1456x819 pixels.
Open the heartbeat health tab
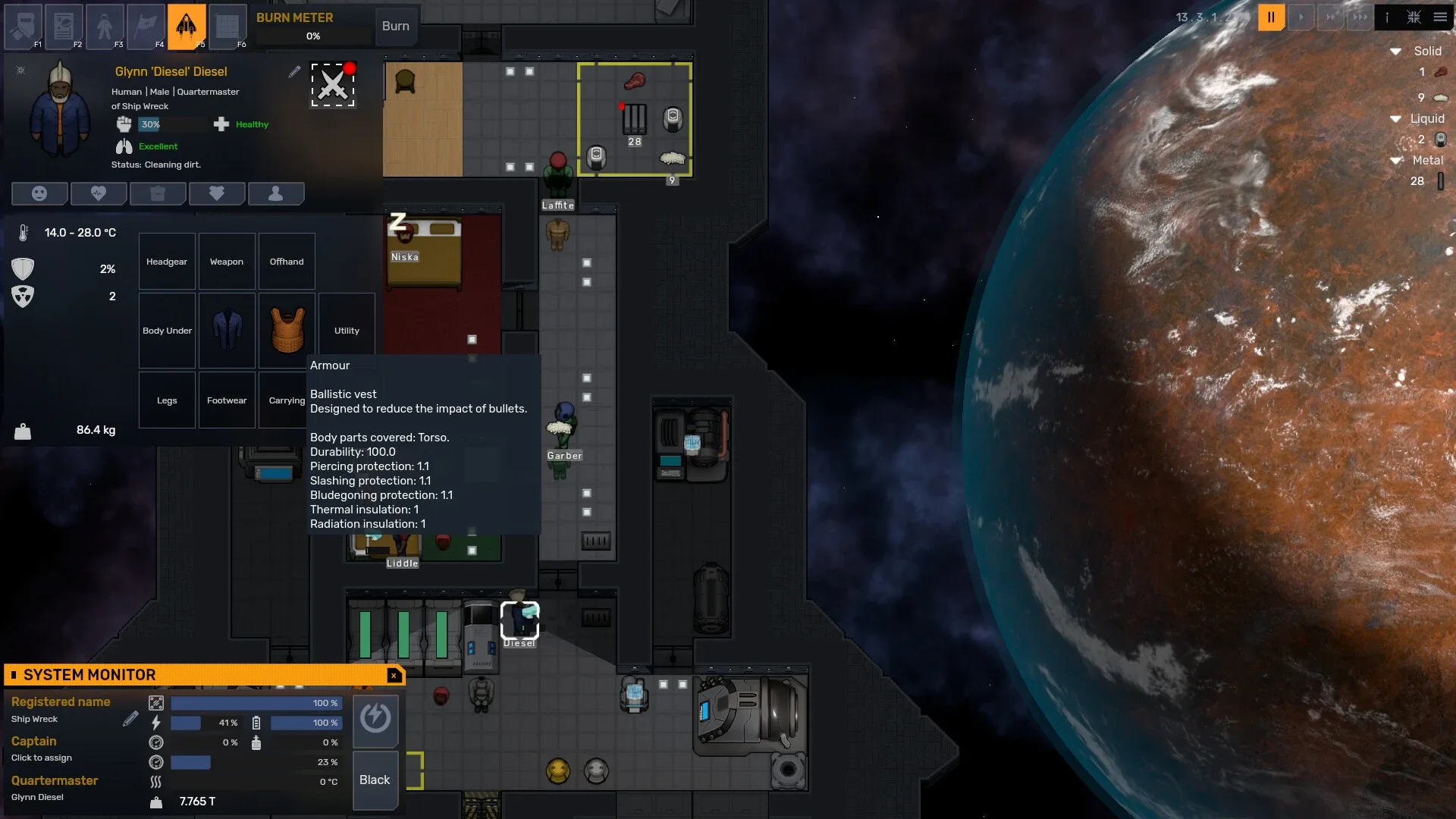[x=99, y=193]
